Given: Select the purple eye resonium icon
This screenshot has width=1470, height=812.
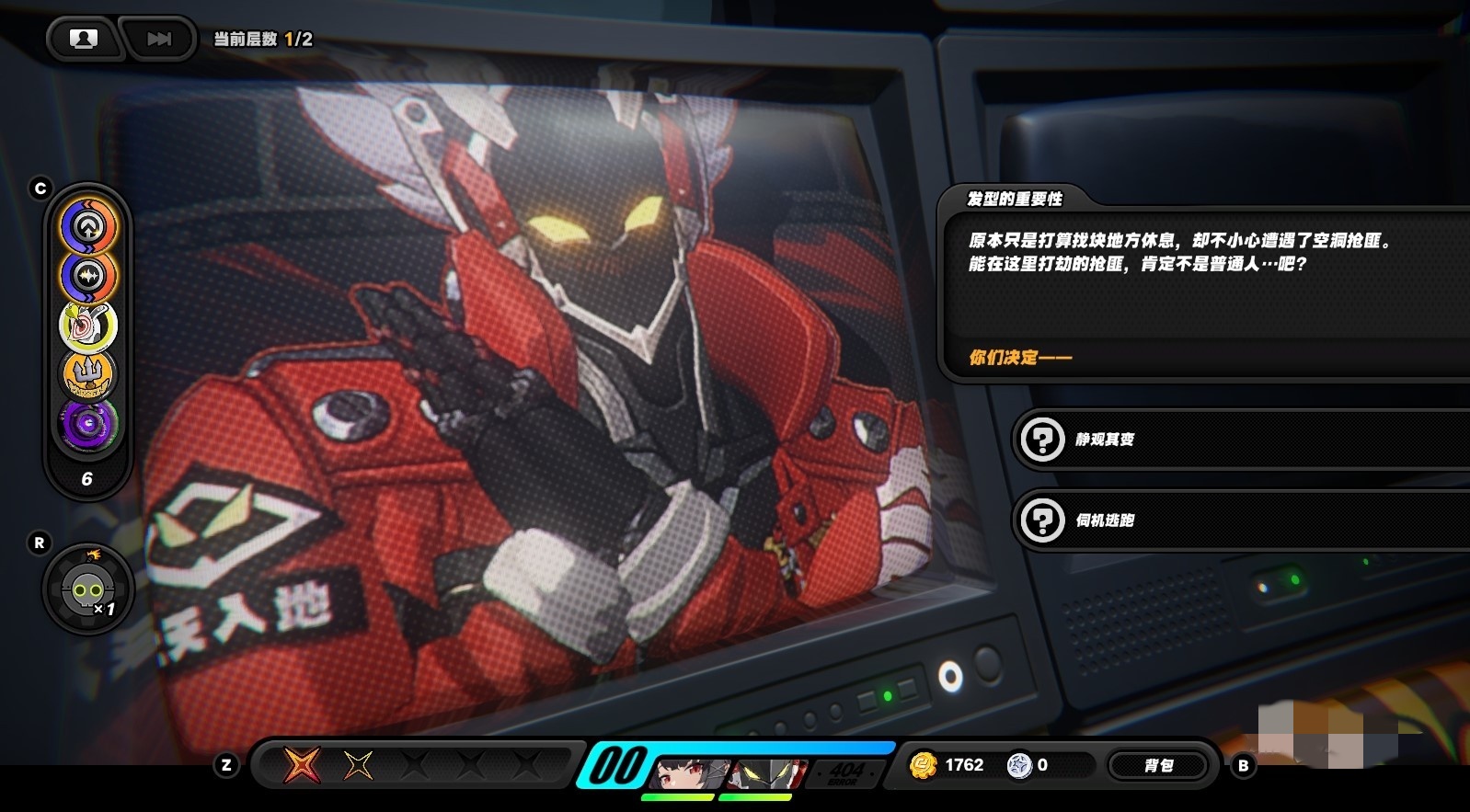Looking at the screenshot, I should 88,424.
